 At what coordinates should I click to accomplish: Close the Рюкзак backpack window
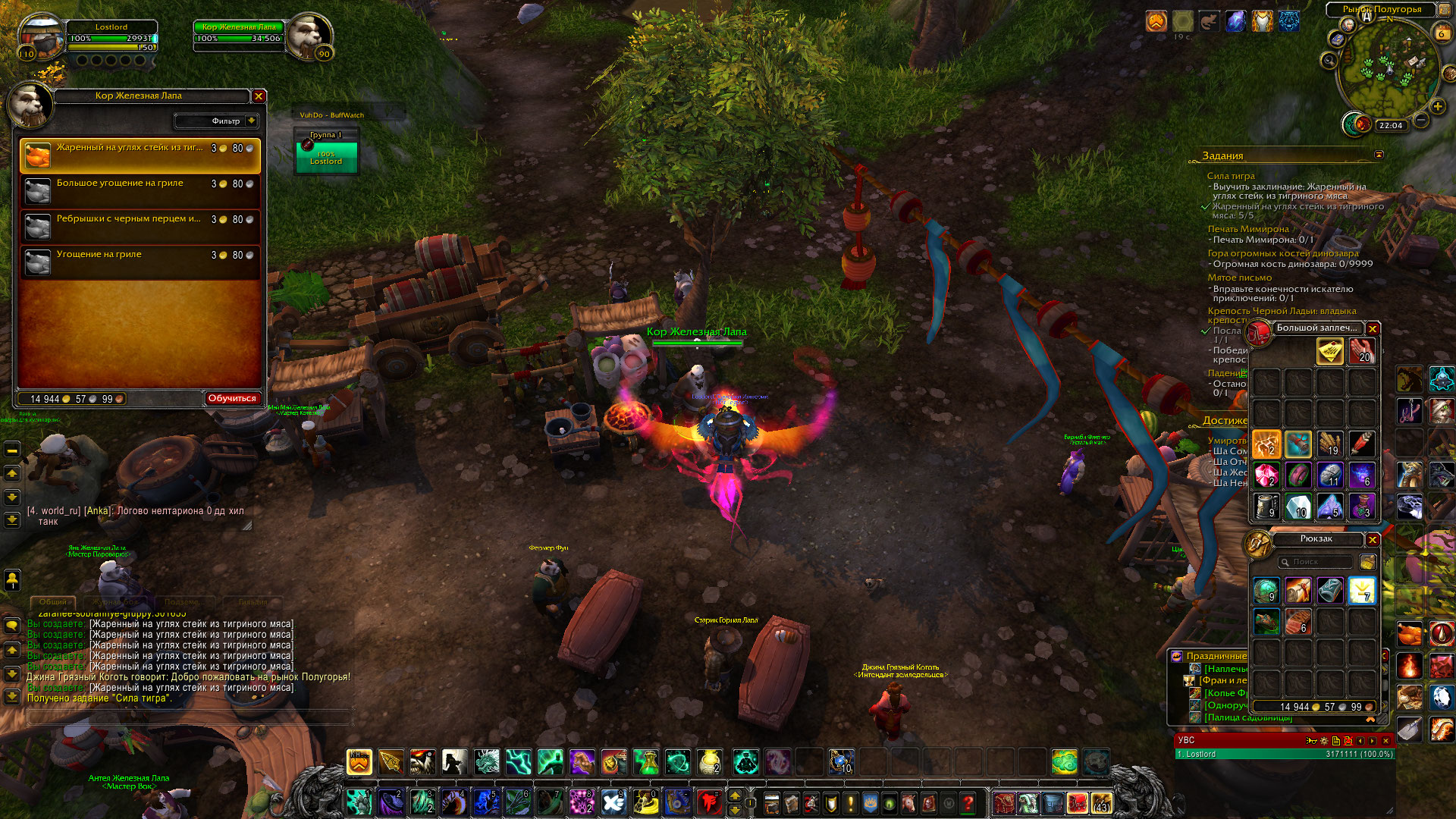click(1373, 539)
